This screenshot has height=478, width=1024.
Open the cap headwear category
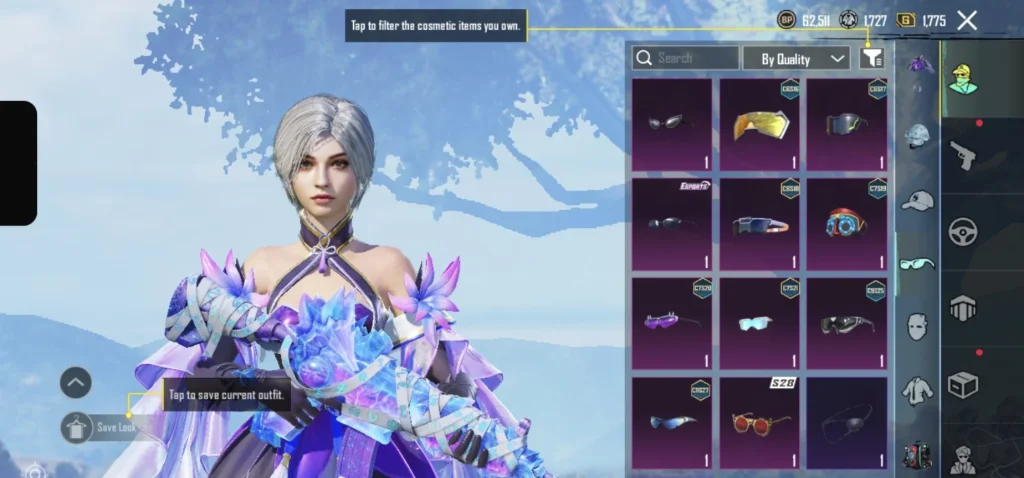pyautogui.click(x=917, y=201)
